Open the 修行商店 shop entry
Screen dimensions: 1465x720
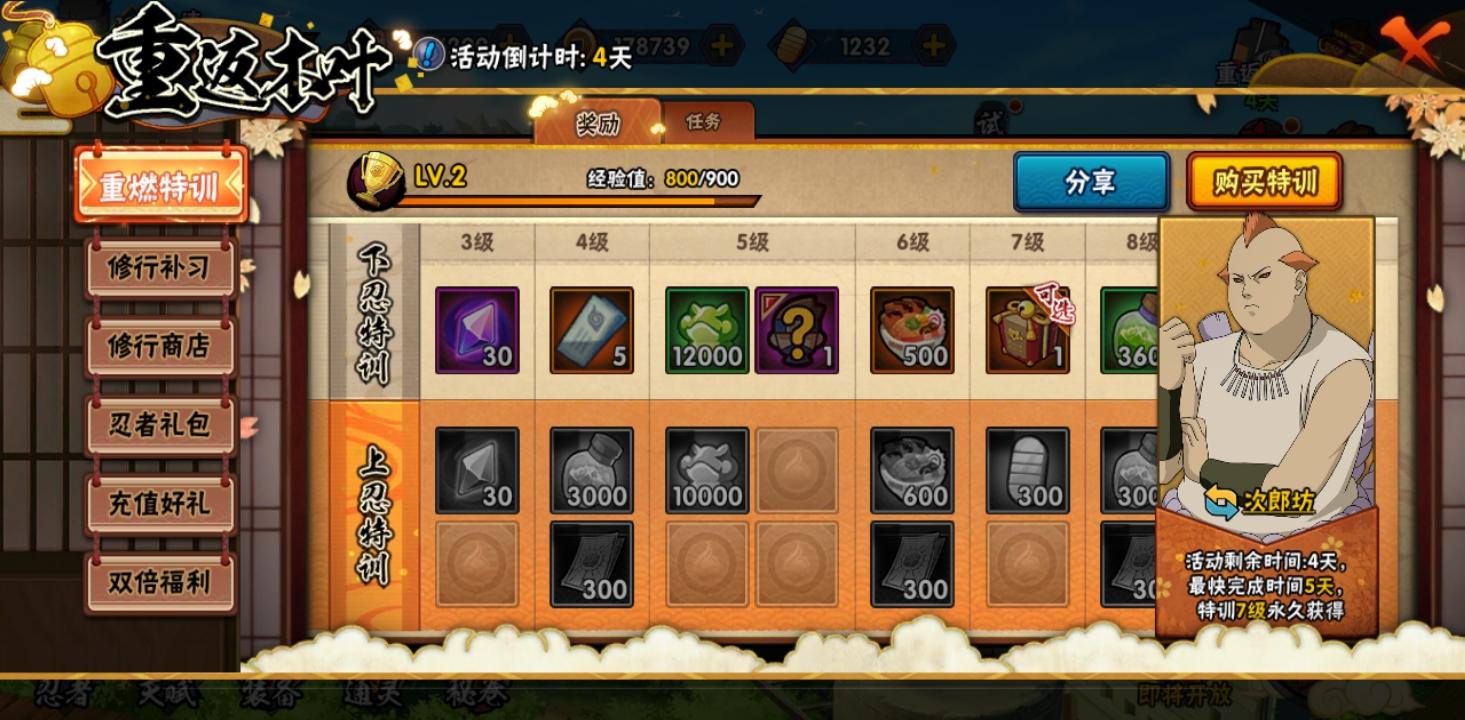pyautogui.click(x=160, y=346)
